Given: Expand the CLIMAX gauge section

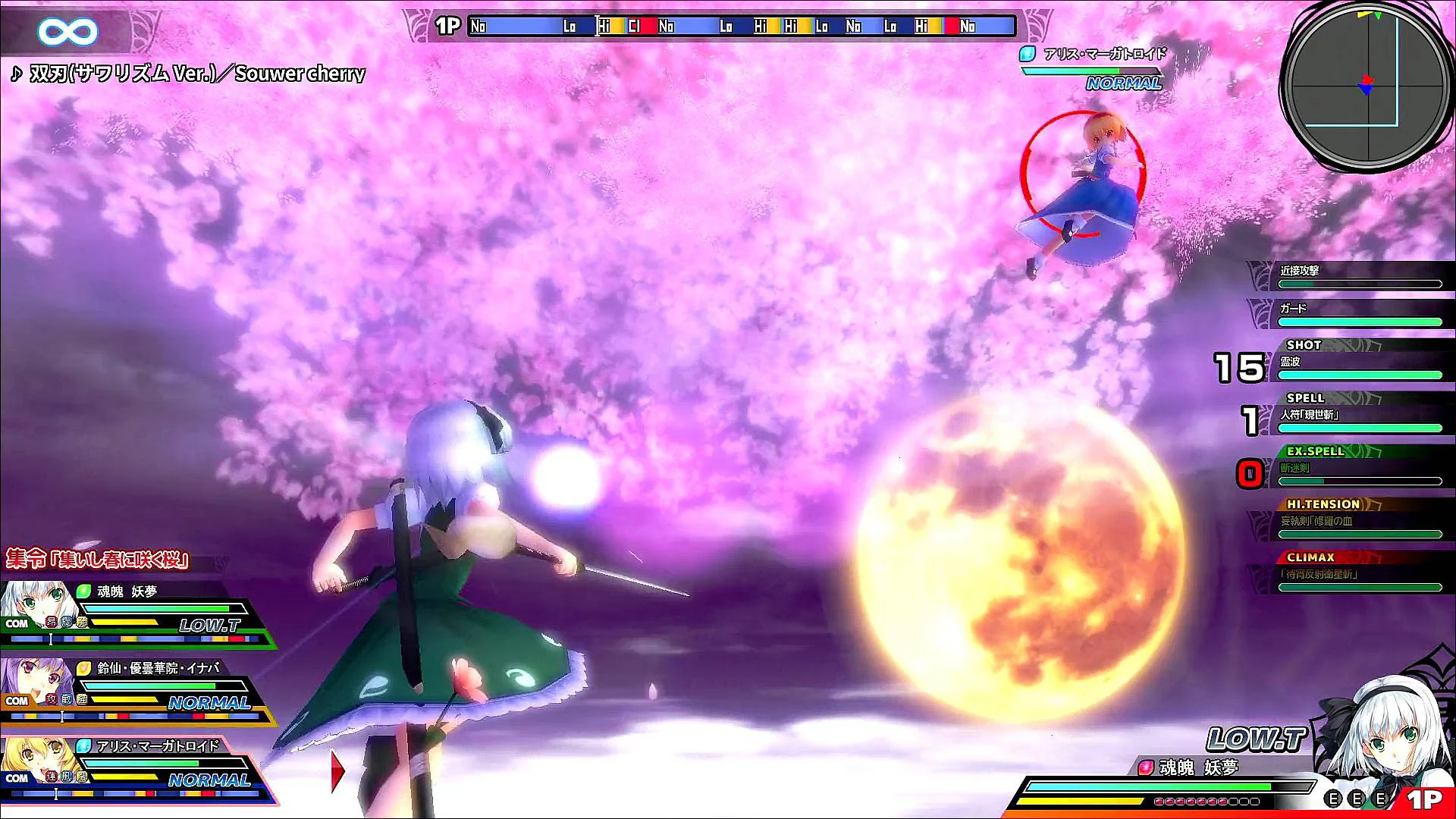Looking at the screenshot, I should (1310, 557).
